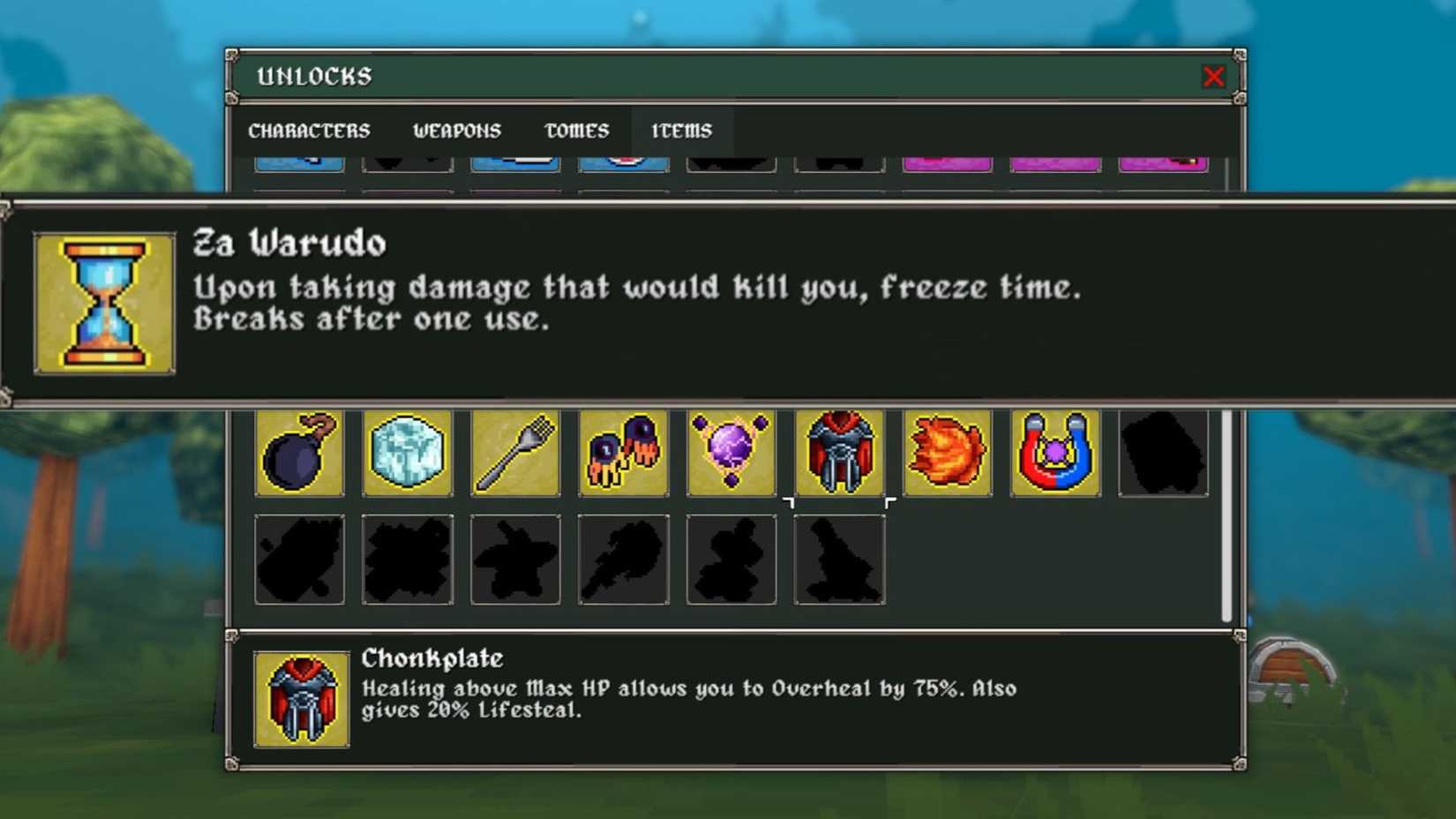Select the gauntlets item icon
The width and height of the screenshot is (1456, 819).
(623, 454)
